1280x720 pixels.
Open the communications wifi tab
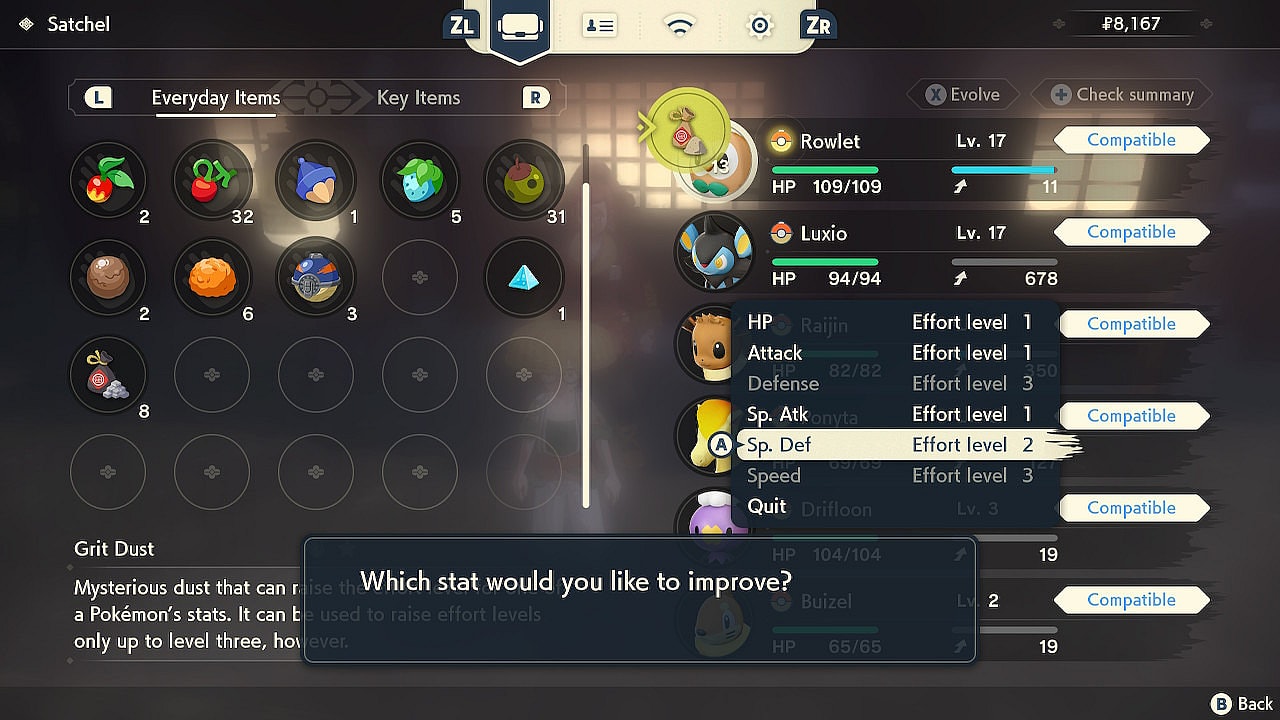[680, 25]
